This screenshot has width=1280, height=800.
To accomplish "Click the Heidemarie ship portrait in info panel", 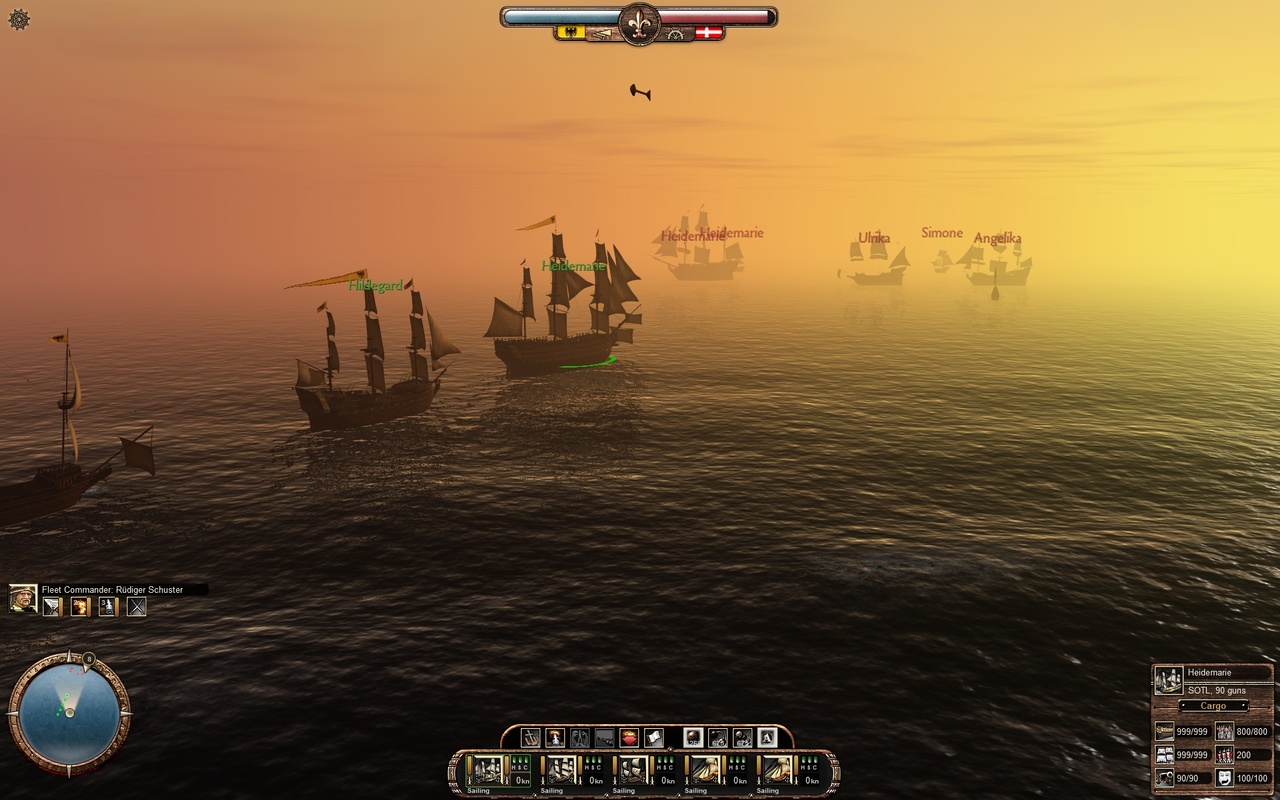I will (1168, 680).
